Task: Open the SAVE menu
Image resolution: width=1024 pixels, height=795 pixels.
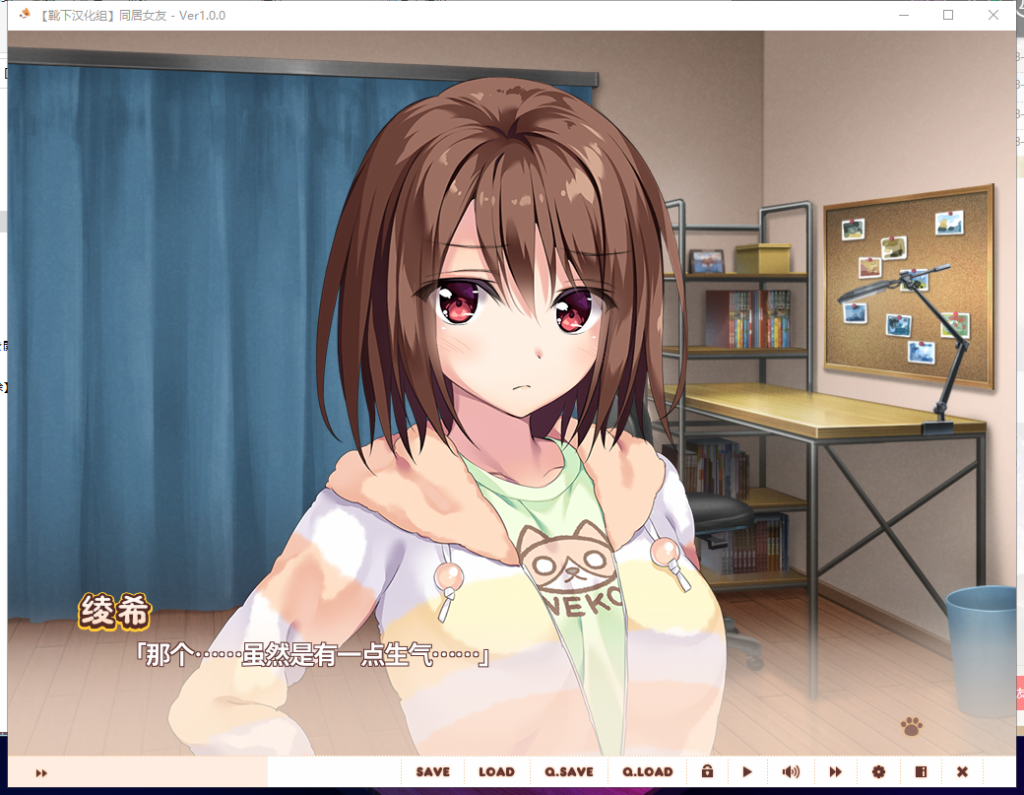Action: tap(433, 772)
